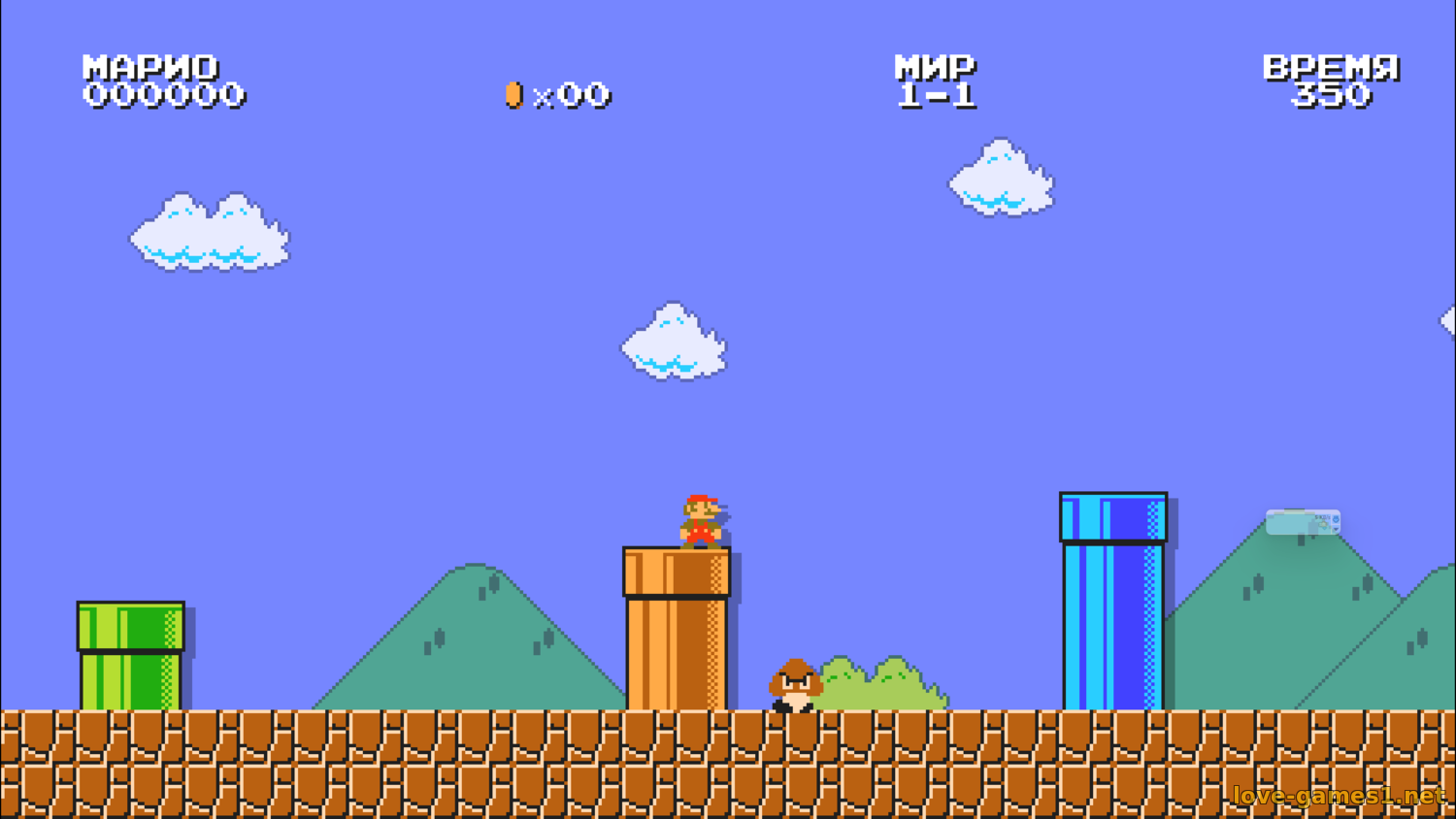Click the speed readout on the overlay widget
The width and height of the screenshot is (1456, 819).
(1322, 517)
